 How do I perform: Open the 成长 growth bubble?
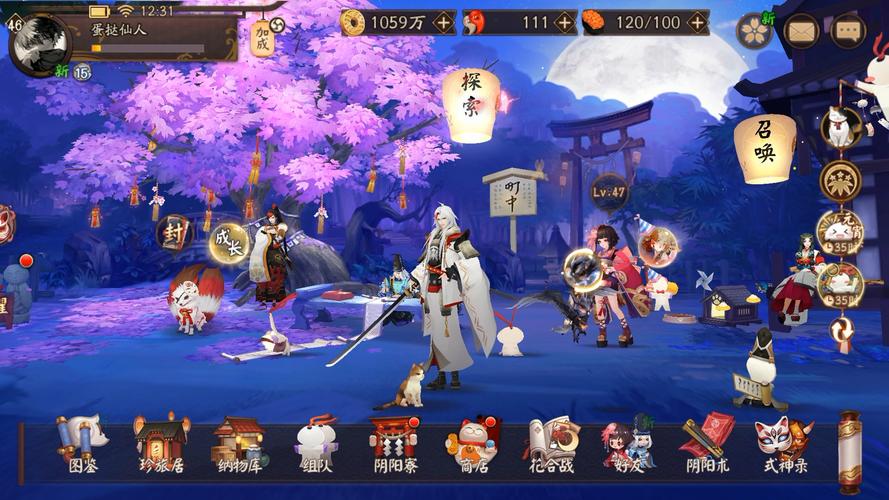229,243
